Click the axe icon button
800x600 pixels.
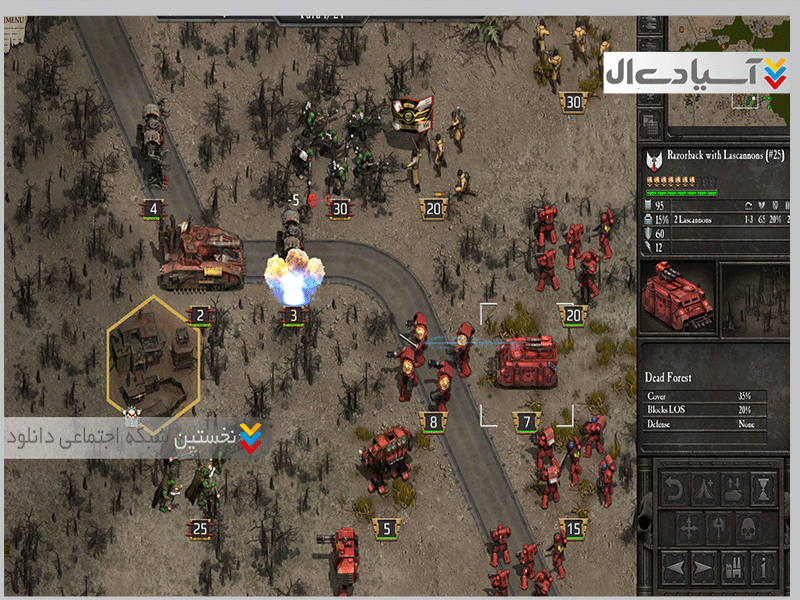point(718,527)
